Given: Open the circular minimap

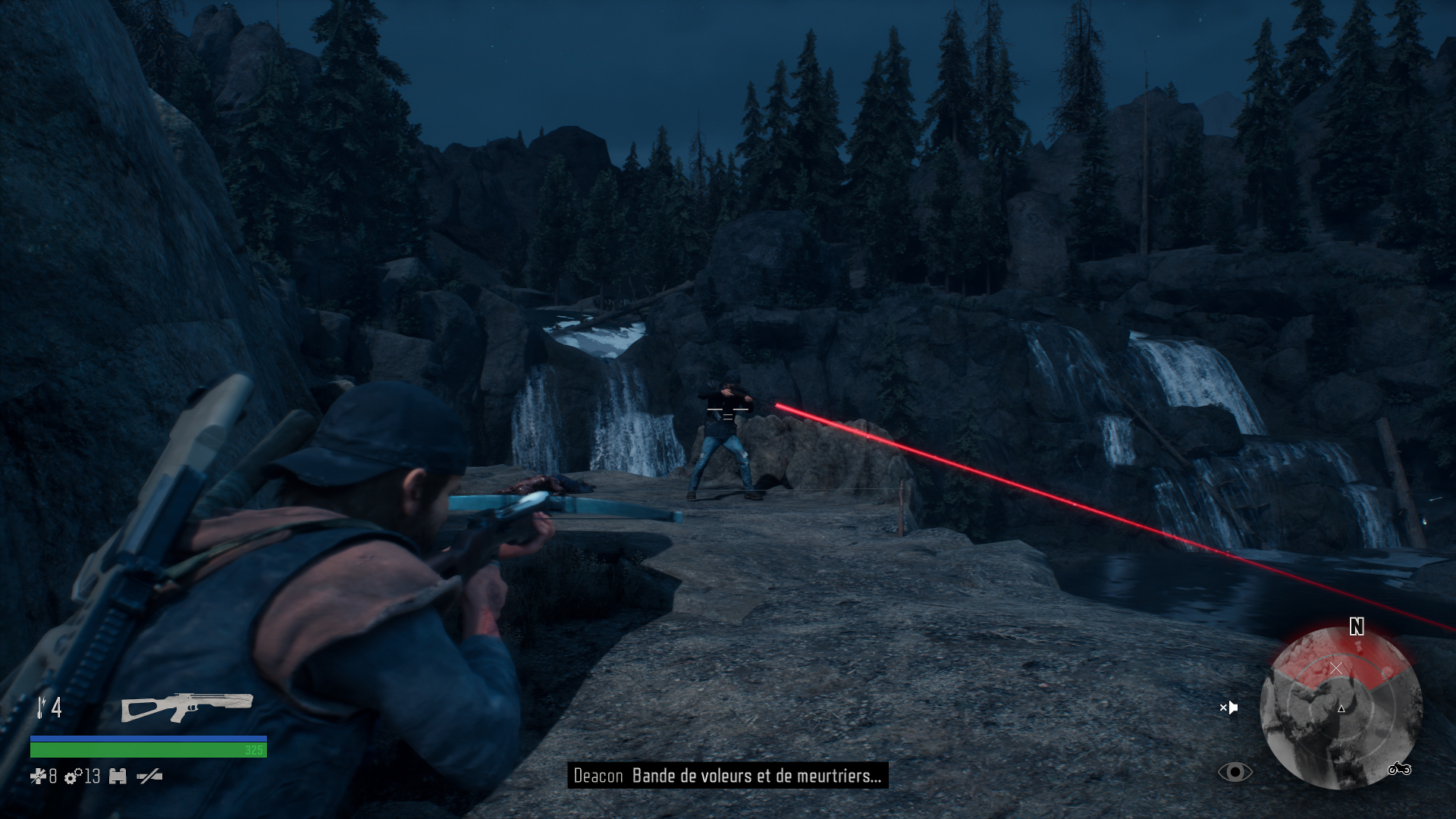Looking at the screenshot, I should [x=1340, y=708].
